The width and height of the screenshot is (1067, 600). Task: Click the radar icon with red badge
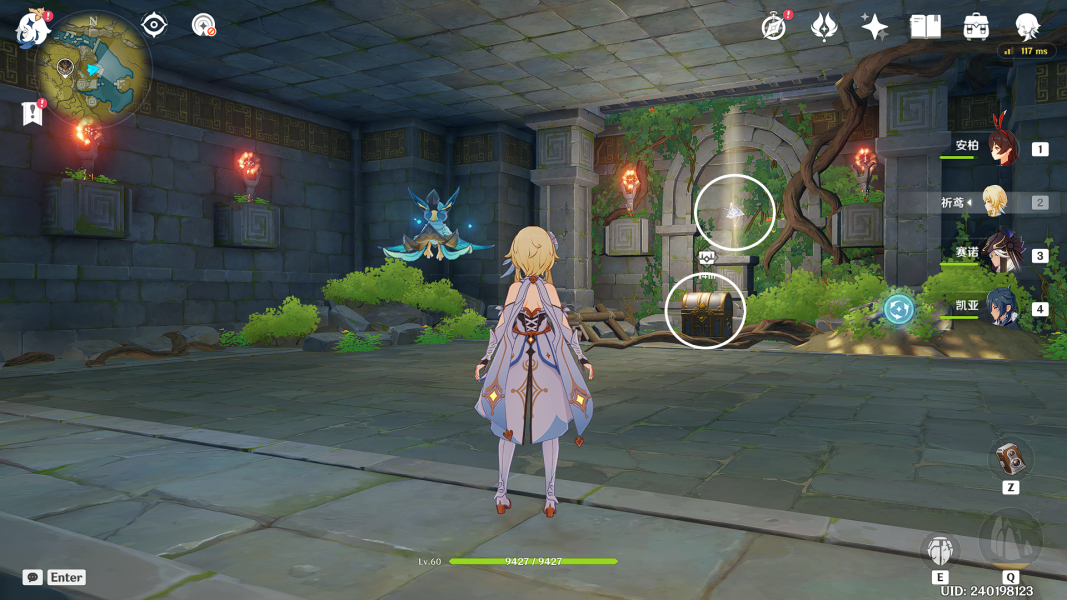coord(203,25)
